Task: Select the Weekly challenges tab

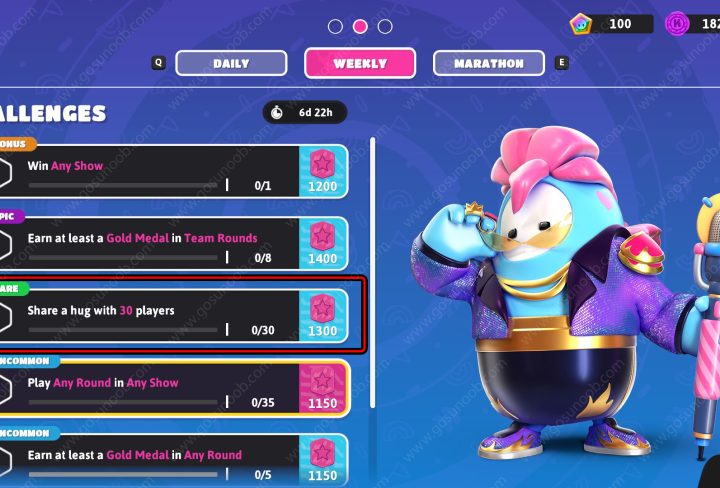Action: (x=360, y=63)
